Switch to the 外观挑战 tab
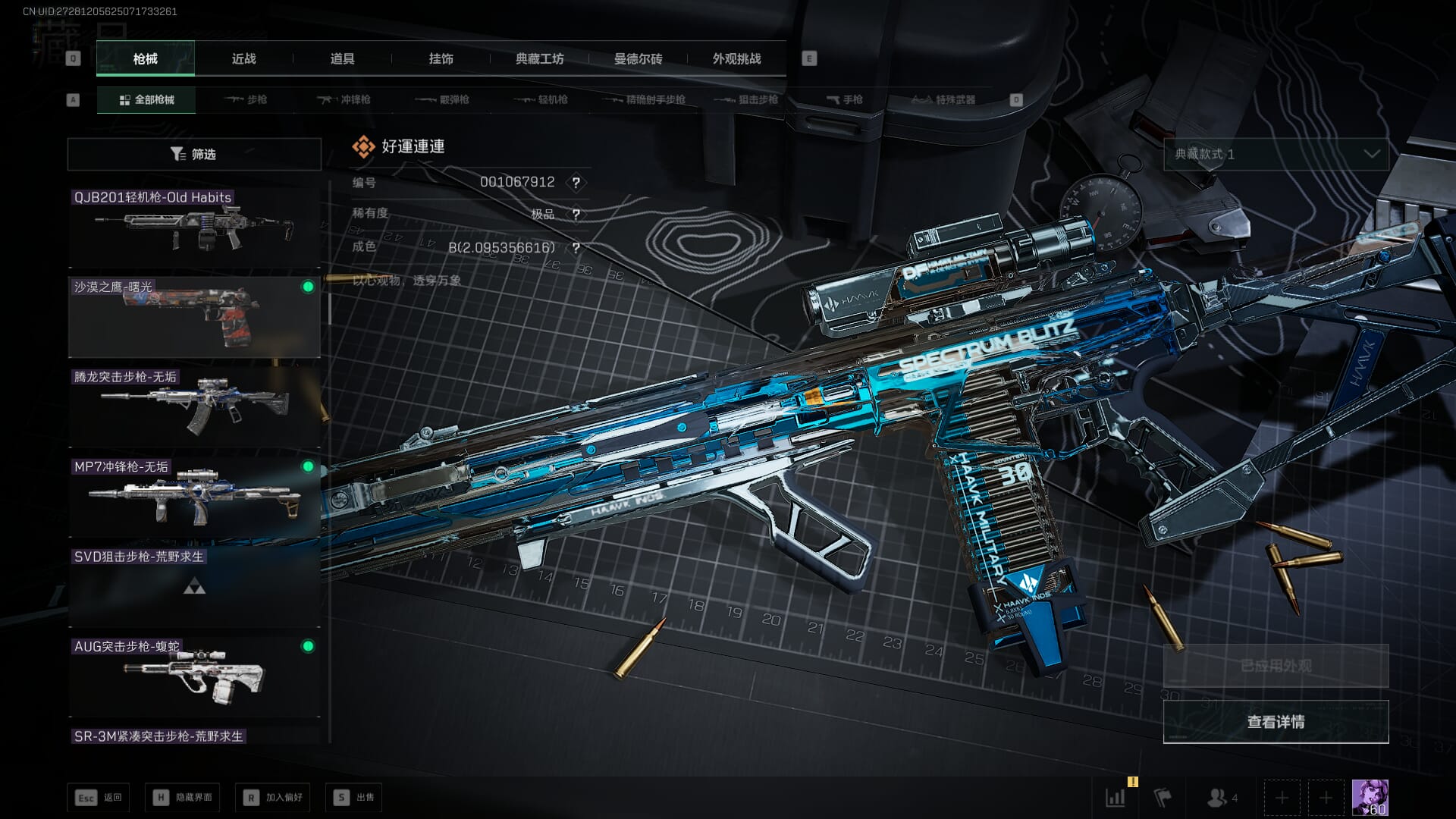 click(x=736, y=58)
